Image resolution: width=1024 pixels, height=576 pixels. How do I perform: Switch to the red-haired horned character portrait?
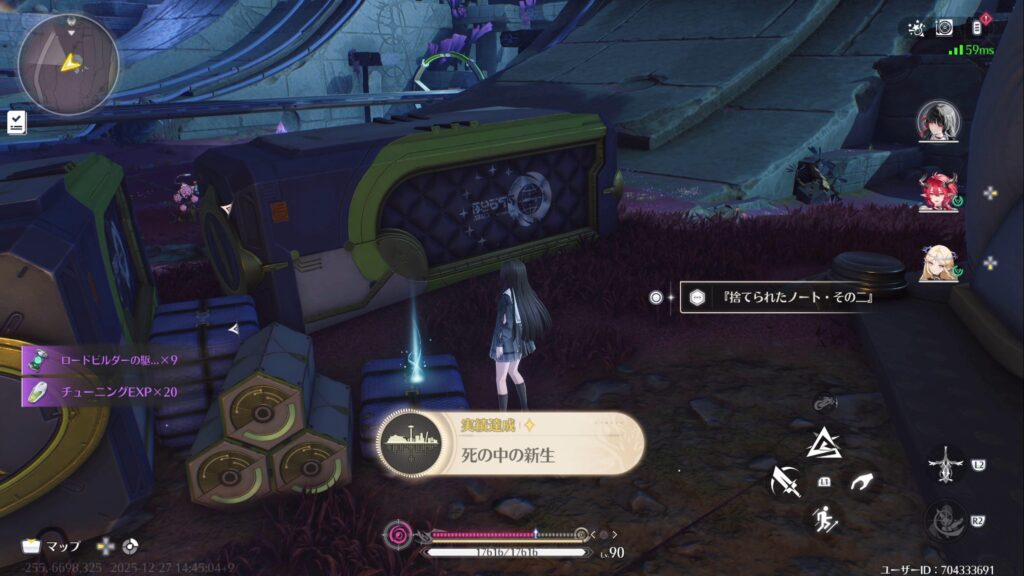click(937, 191)
